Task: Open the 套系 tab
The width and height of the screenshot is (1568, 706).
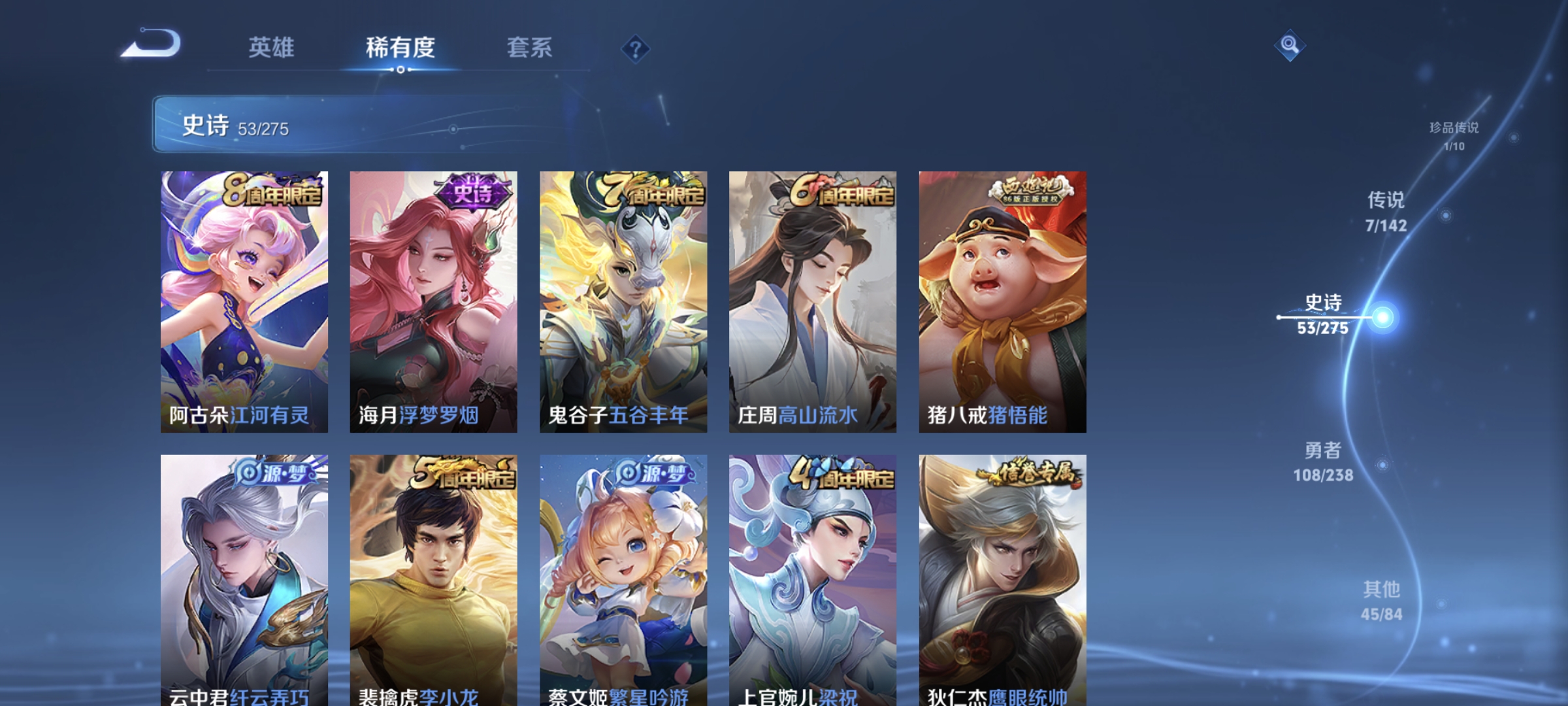Action: click(529, 47)
